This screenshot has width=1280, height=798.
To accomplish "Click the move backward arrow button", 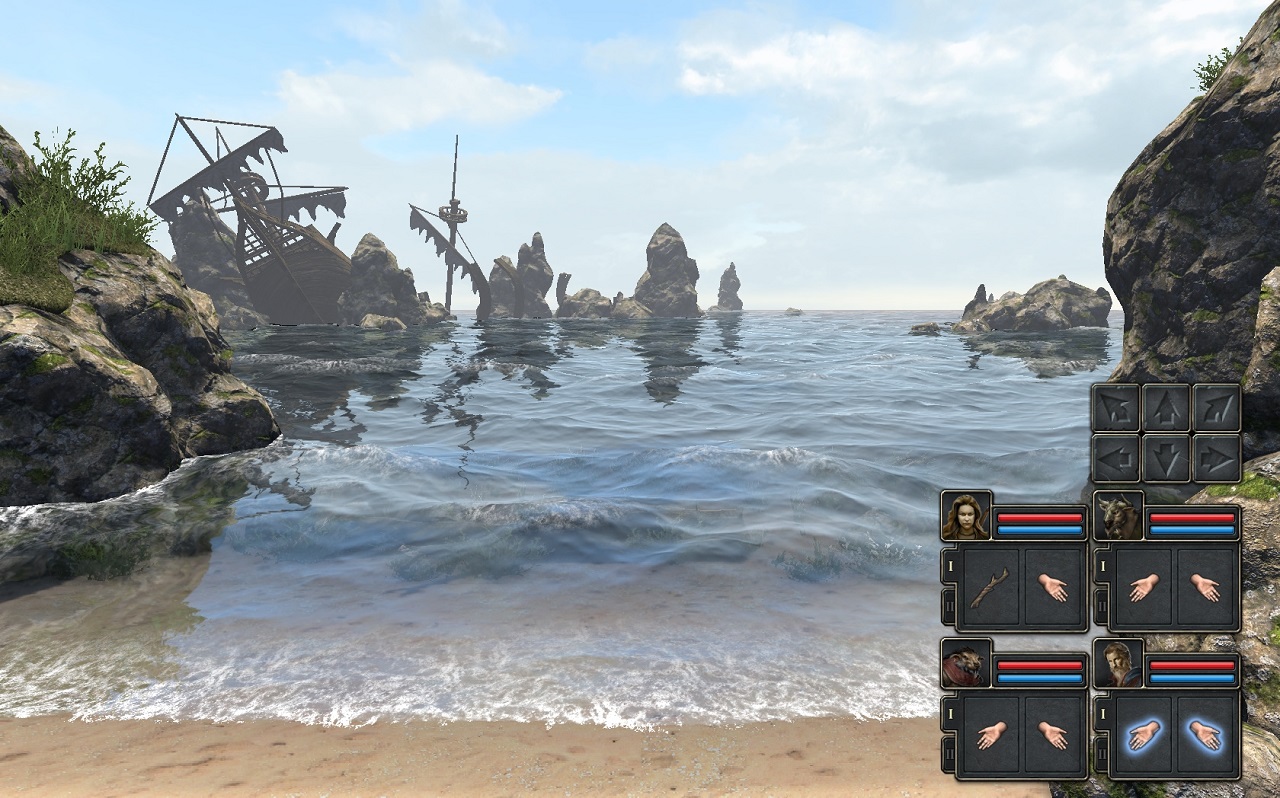I will tap(1166, 458).
